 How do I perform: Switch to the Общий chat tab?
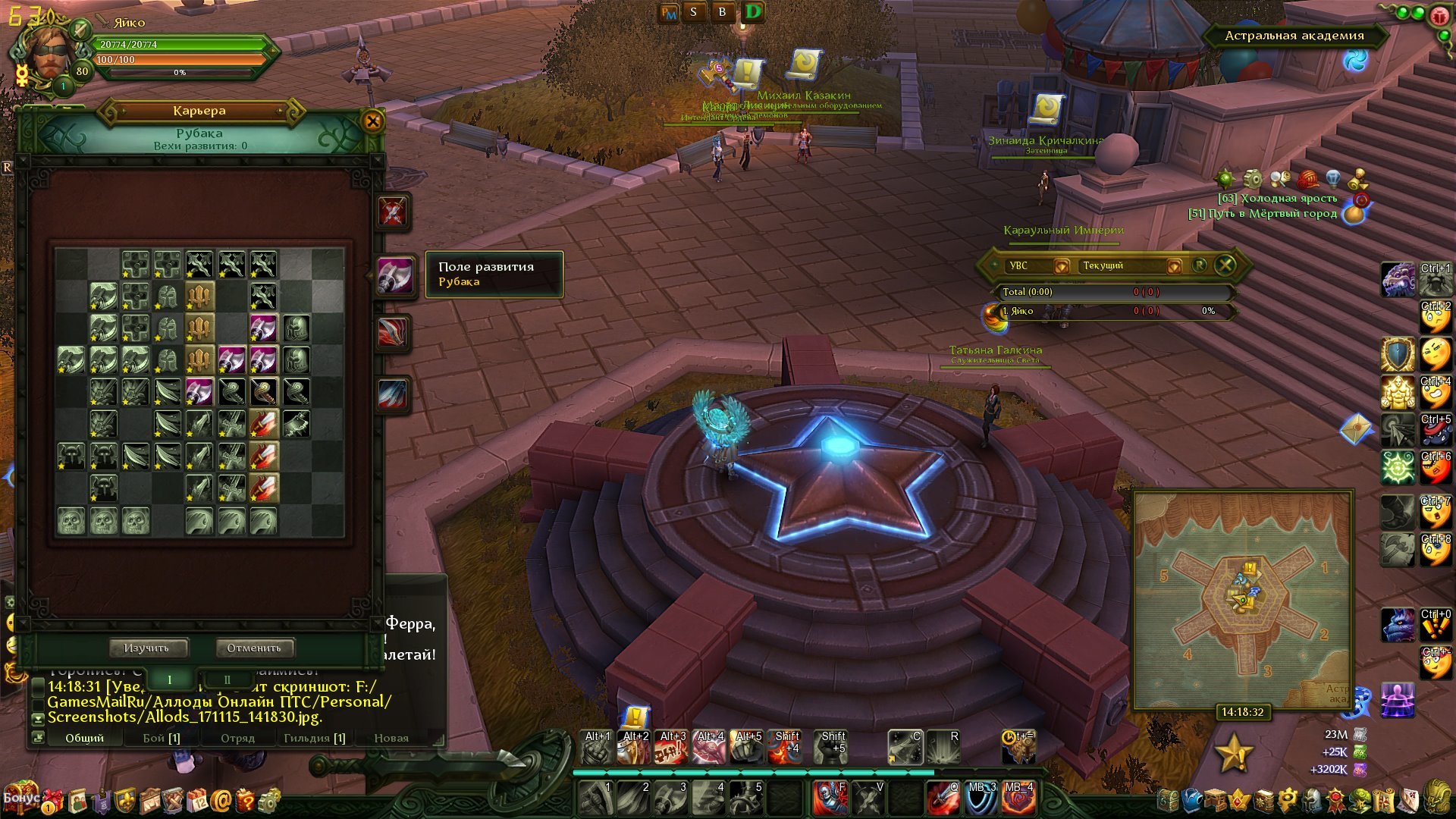click(84, 738)
